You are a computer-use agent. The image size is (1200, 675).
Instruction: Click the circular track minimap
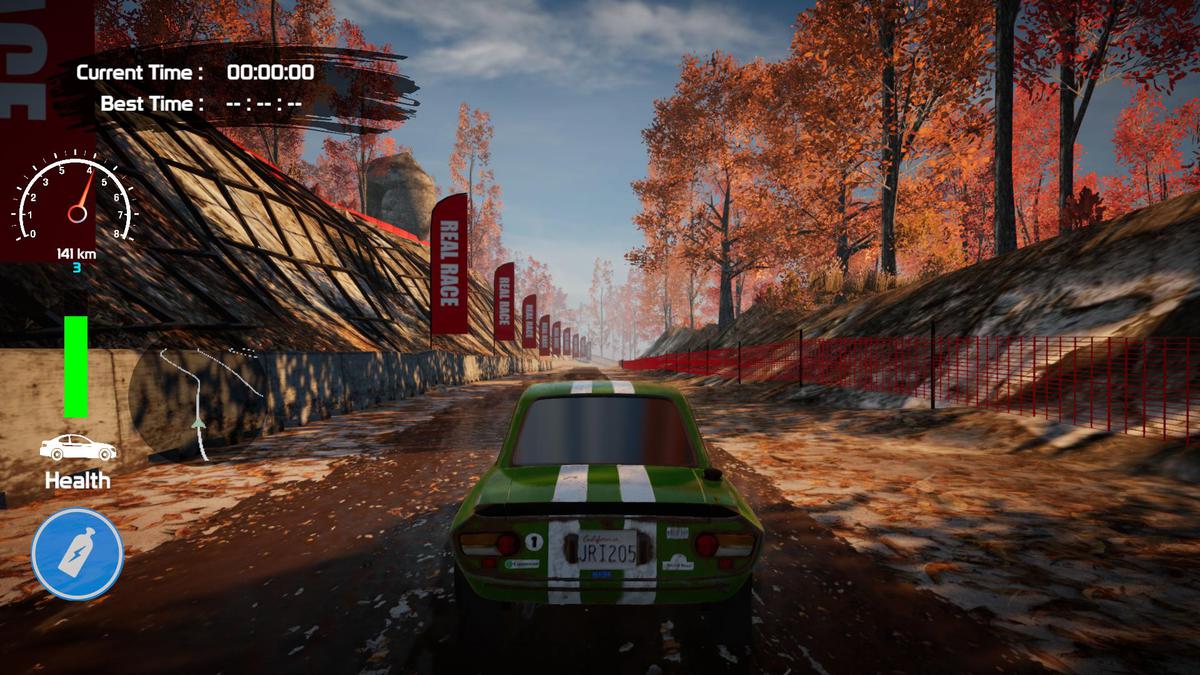(x=197, y=400)
